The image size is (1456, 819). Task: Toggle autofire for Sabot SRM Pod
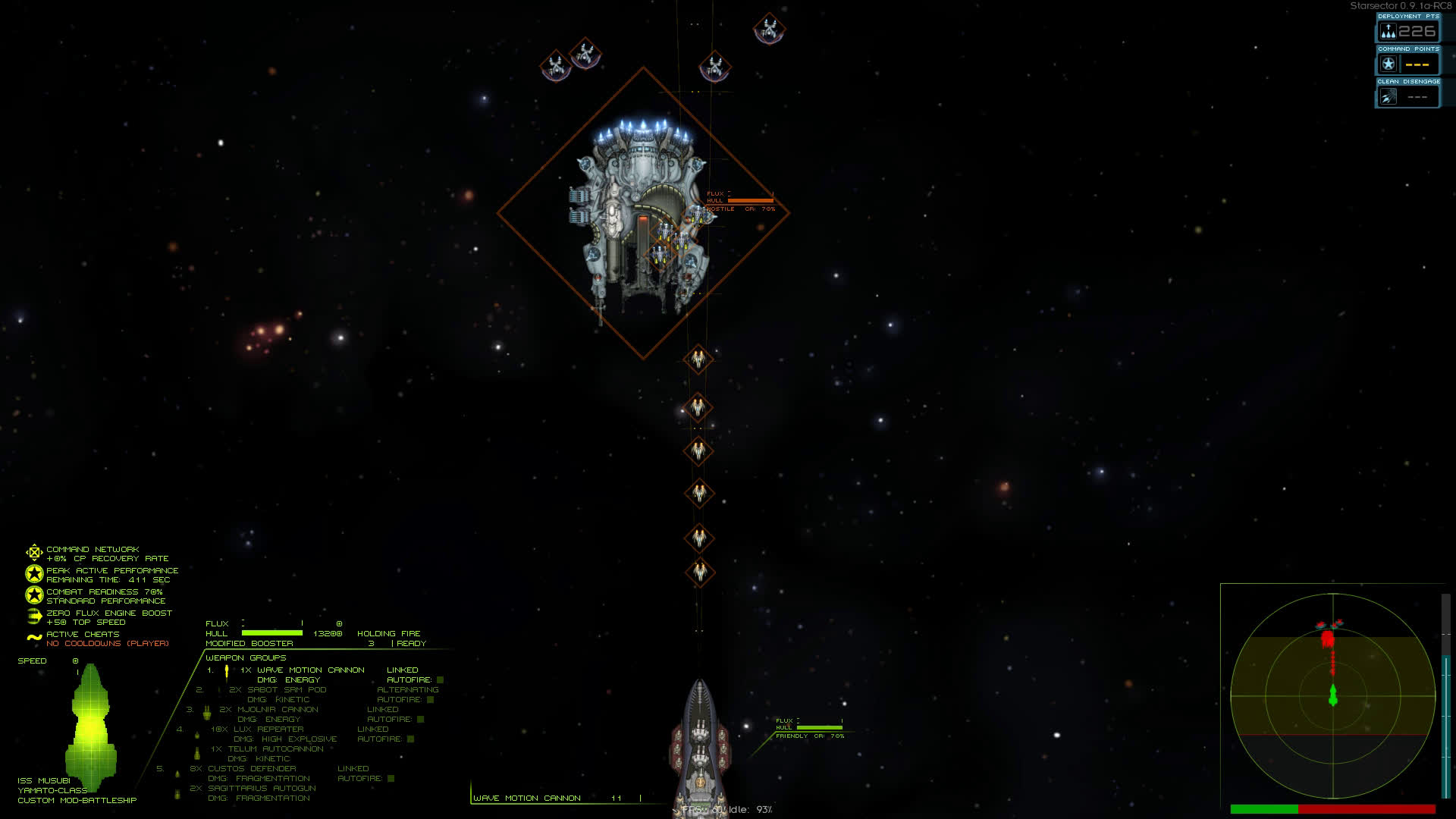[x=430, y=700]
